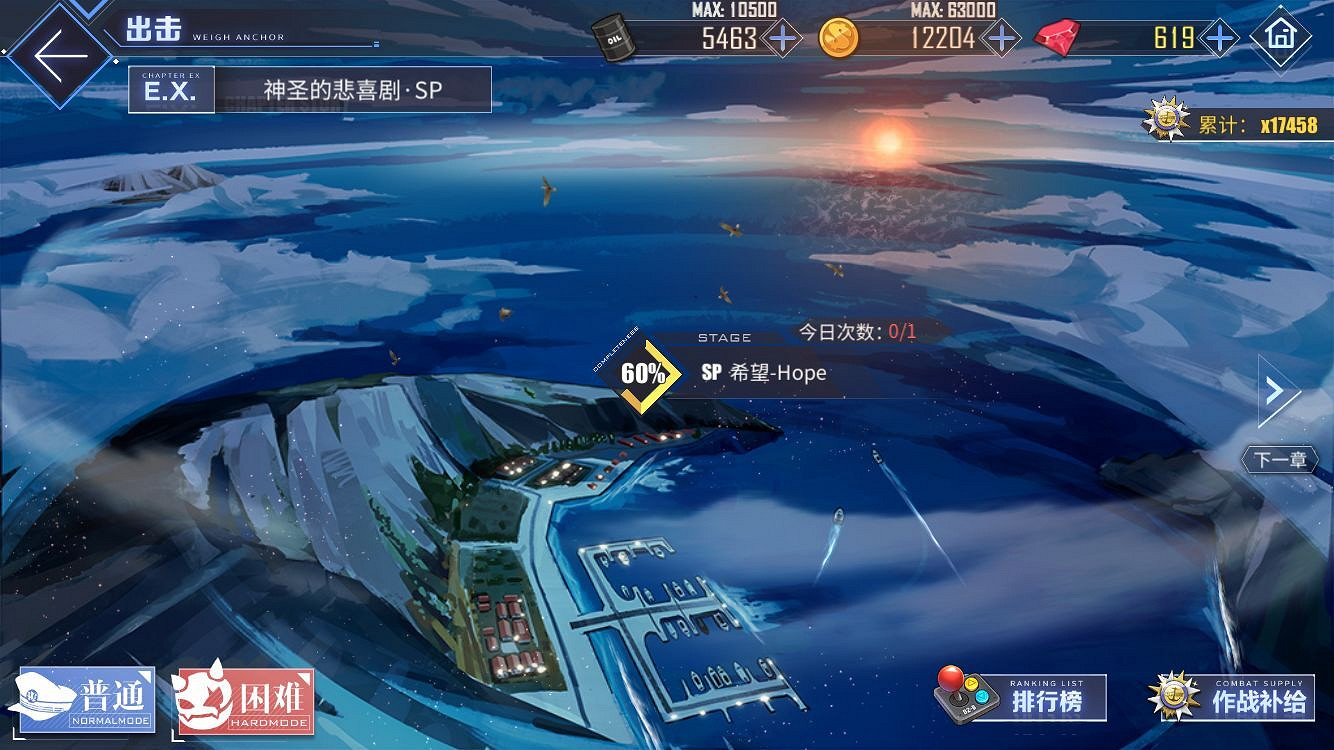Select the SP 希望-Hope stage
Viewport: 1334px width, 750px height.
click(x=766, y=373)
